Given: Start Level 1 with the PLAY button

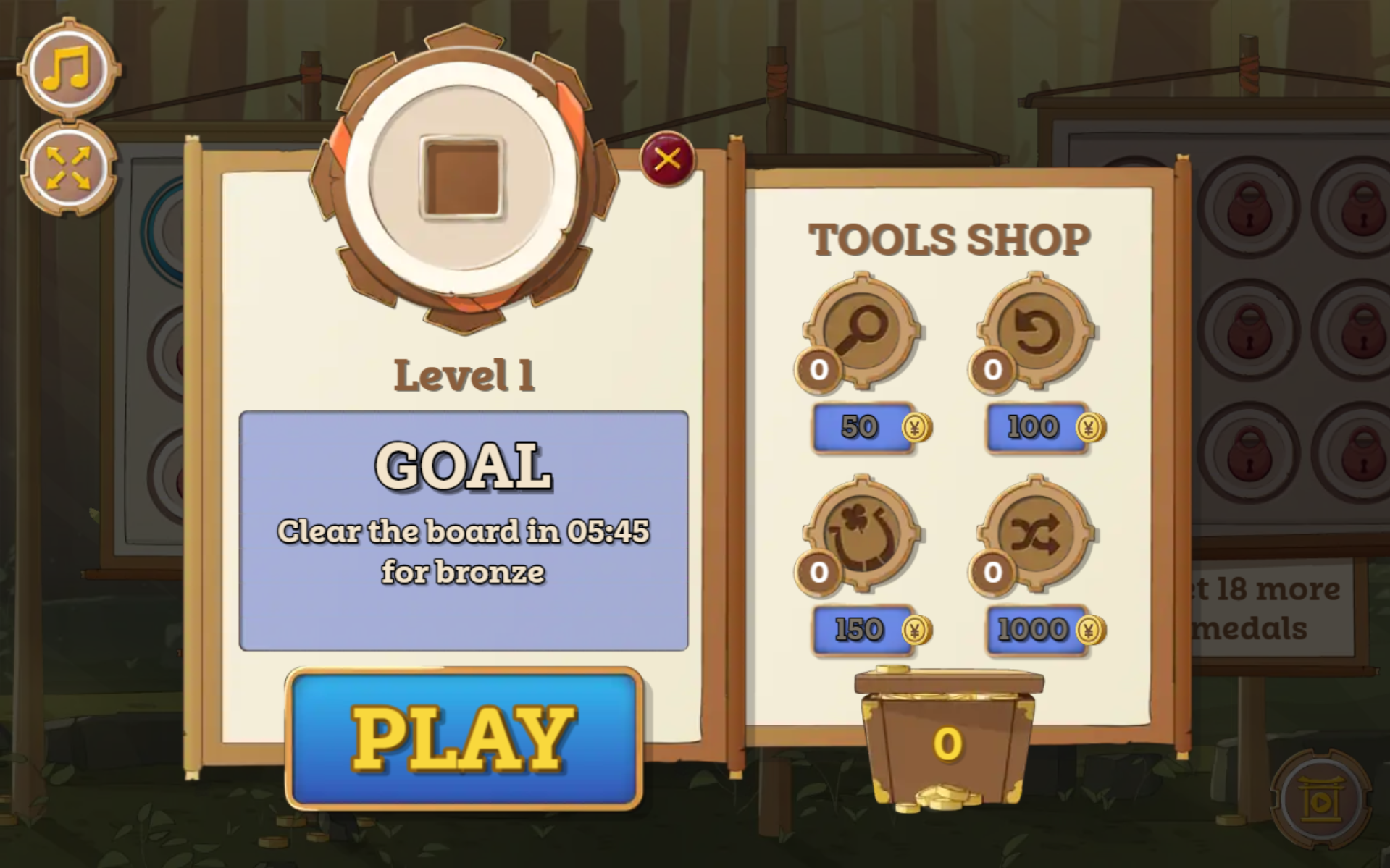Looking at the screenshot, I should click(x=464, y=738).
